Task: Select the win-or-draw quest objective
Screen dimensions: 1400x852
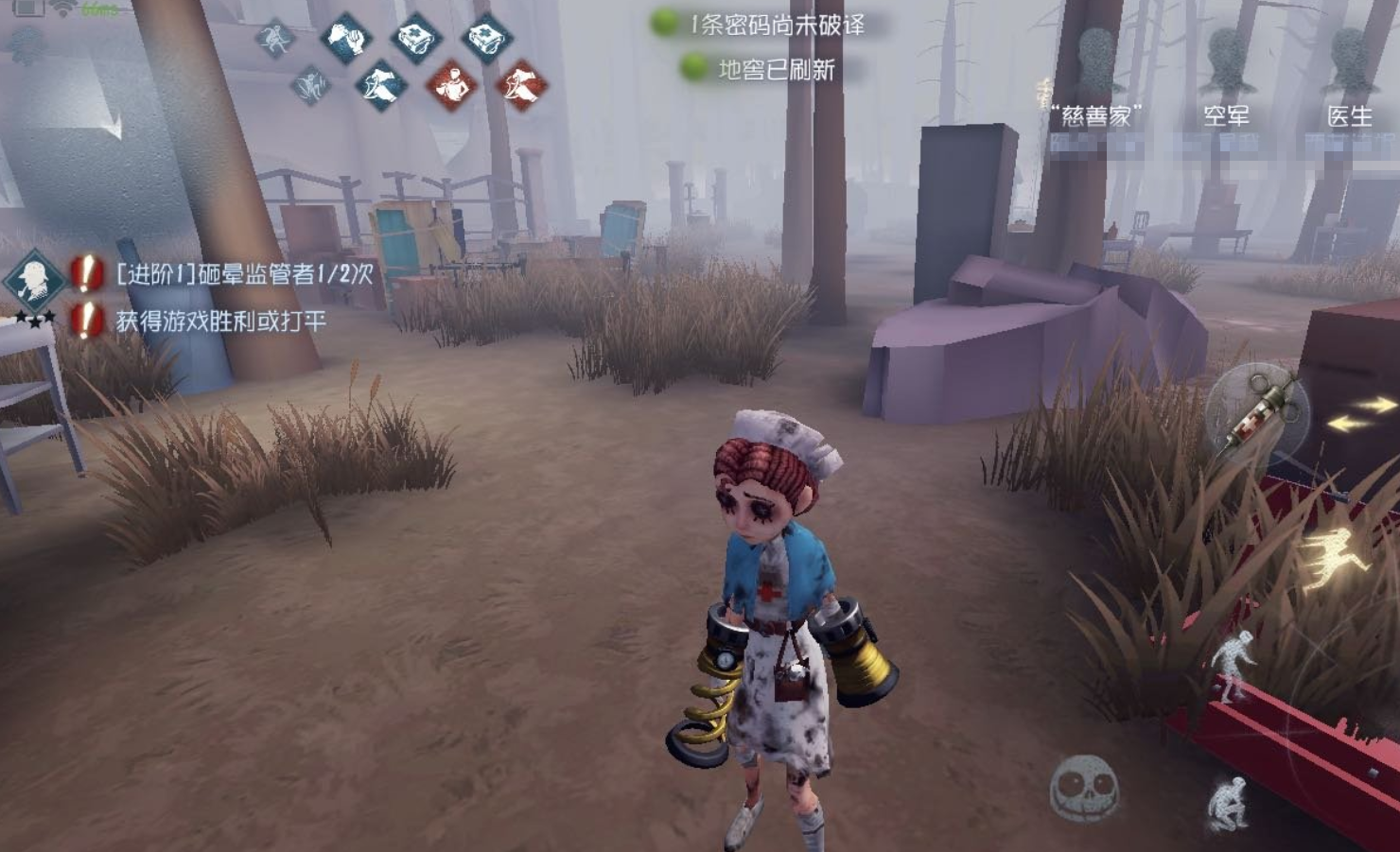Action: (220, 322)
